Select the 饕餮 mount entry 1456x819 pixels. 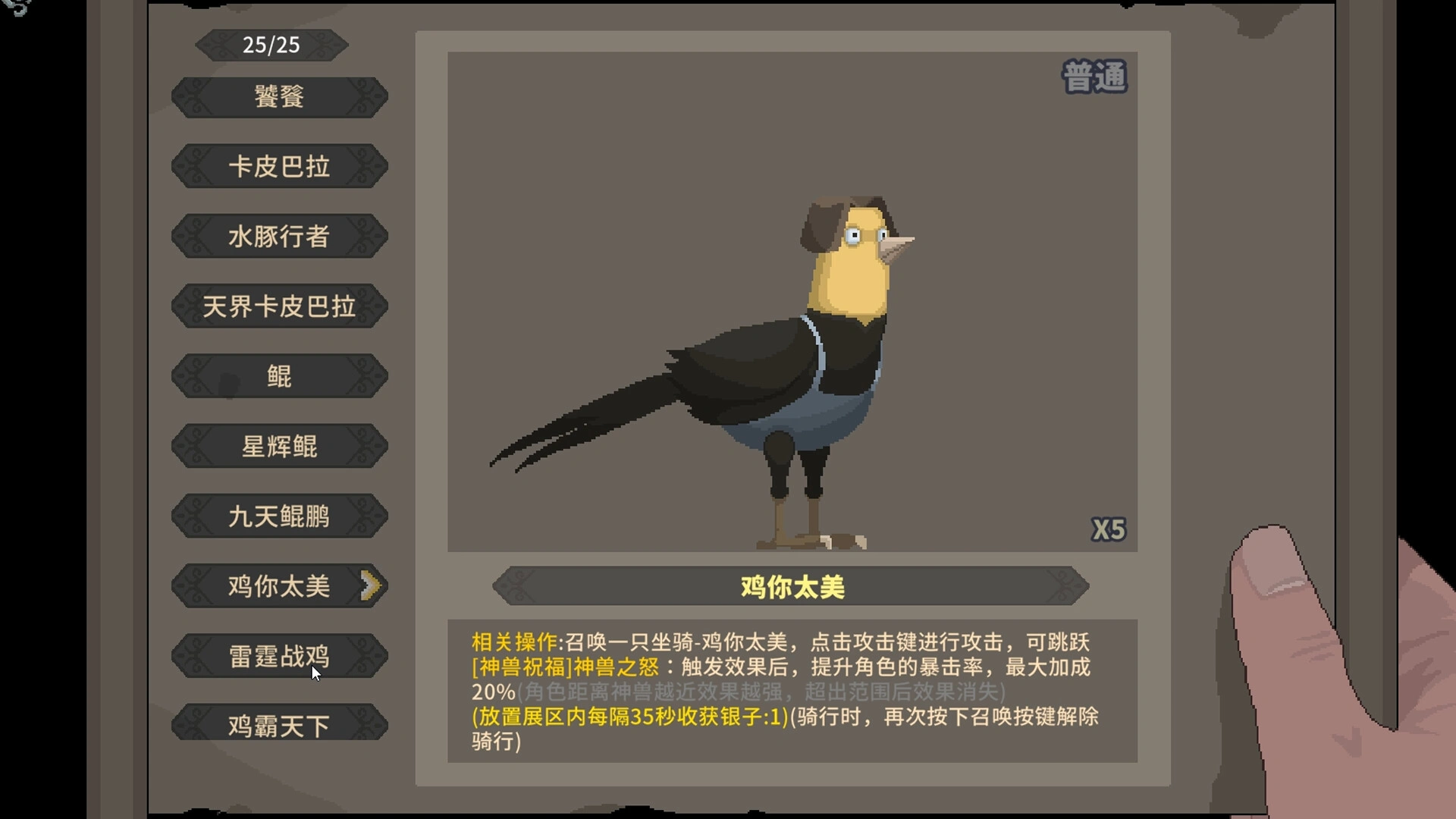[278, 97]
